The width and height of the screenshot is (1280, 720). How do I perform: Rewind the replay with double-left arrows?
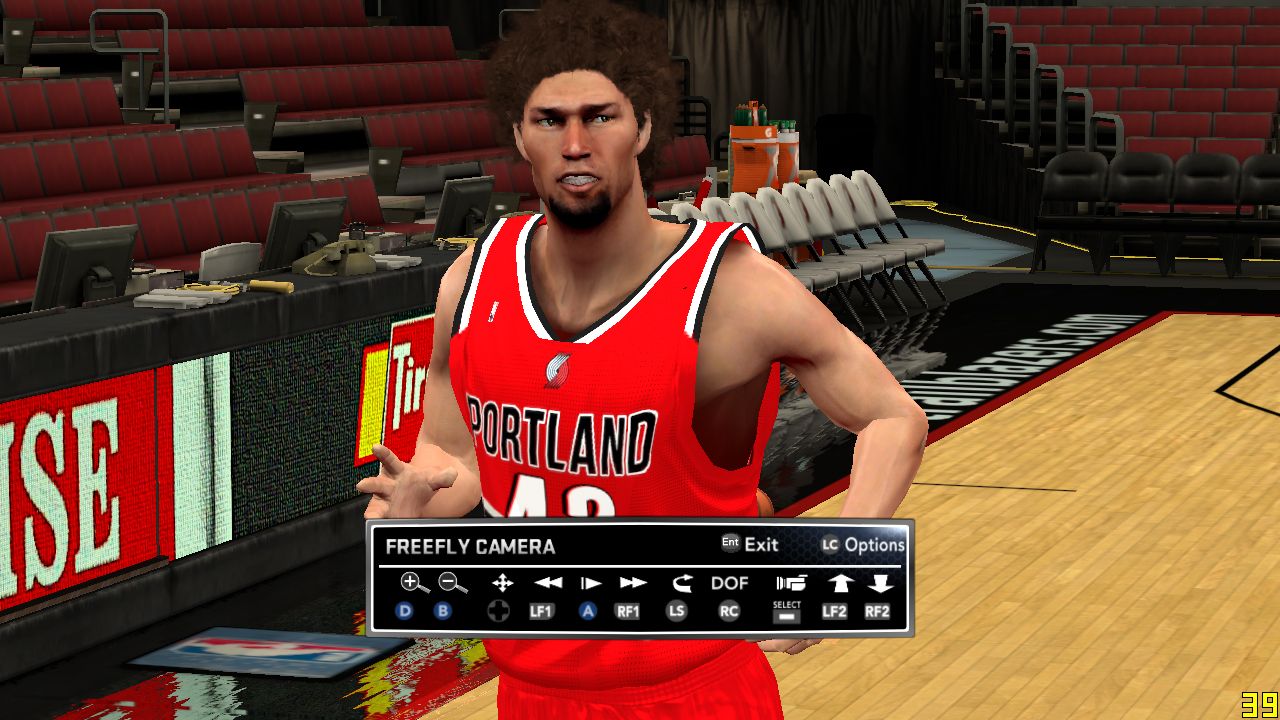(547, 583)
